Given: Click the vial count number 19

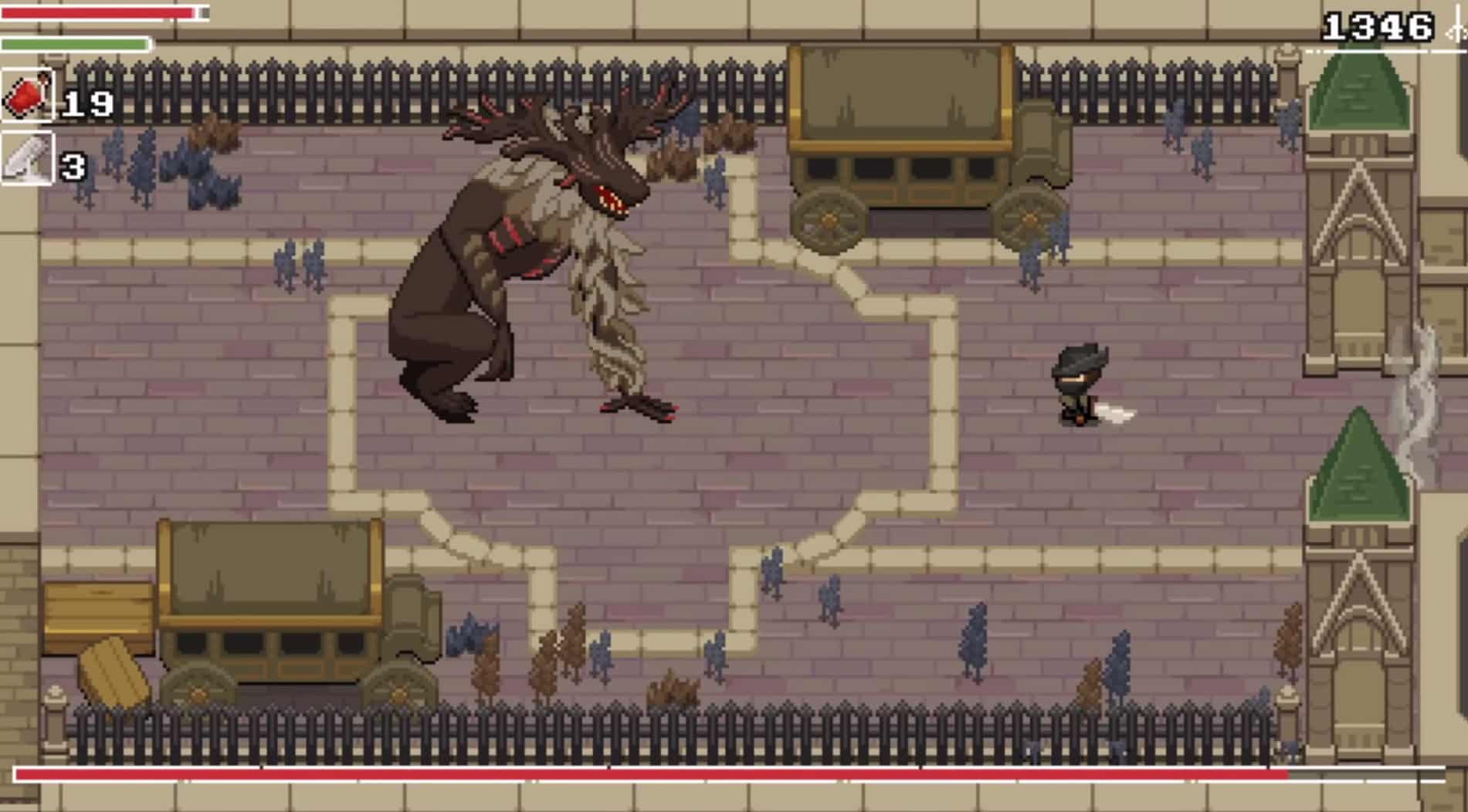Looking at the screenshot, I should tap(87, 104).
